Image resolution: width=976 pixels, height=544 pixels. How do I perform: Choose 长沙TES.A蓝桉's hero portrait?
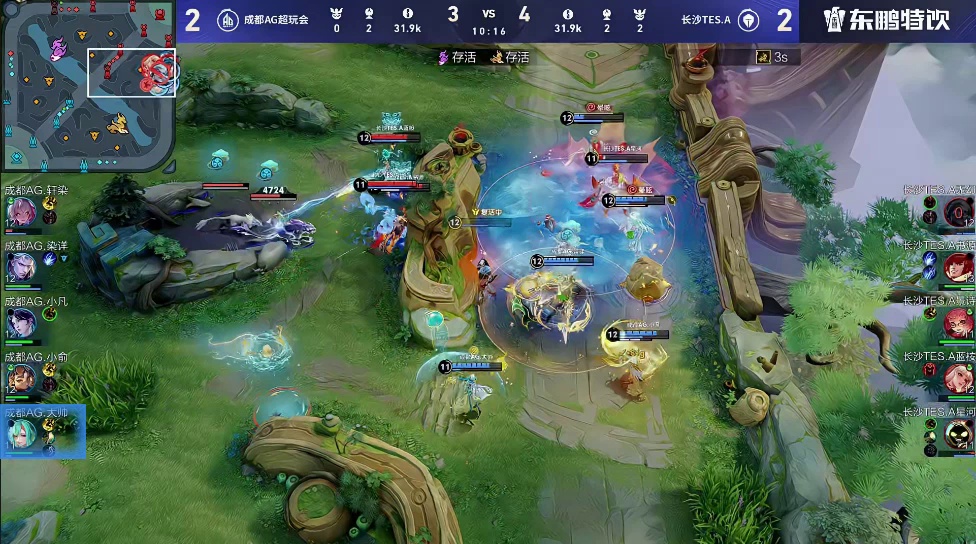coord(958,378)
